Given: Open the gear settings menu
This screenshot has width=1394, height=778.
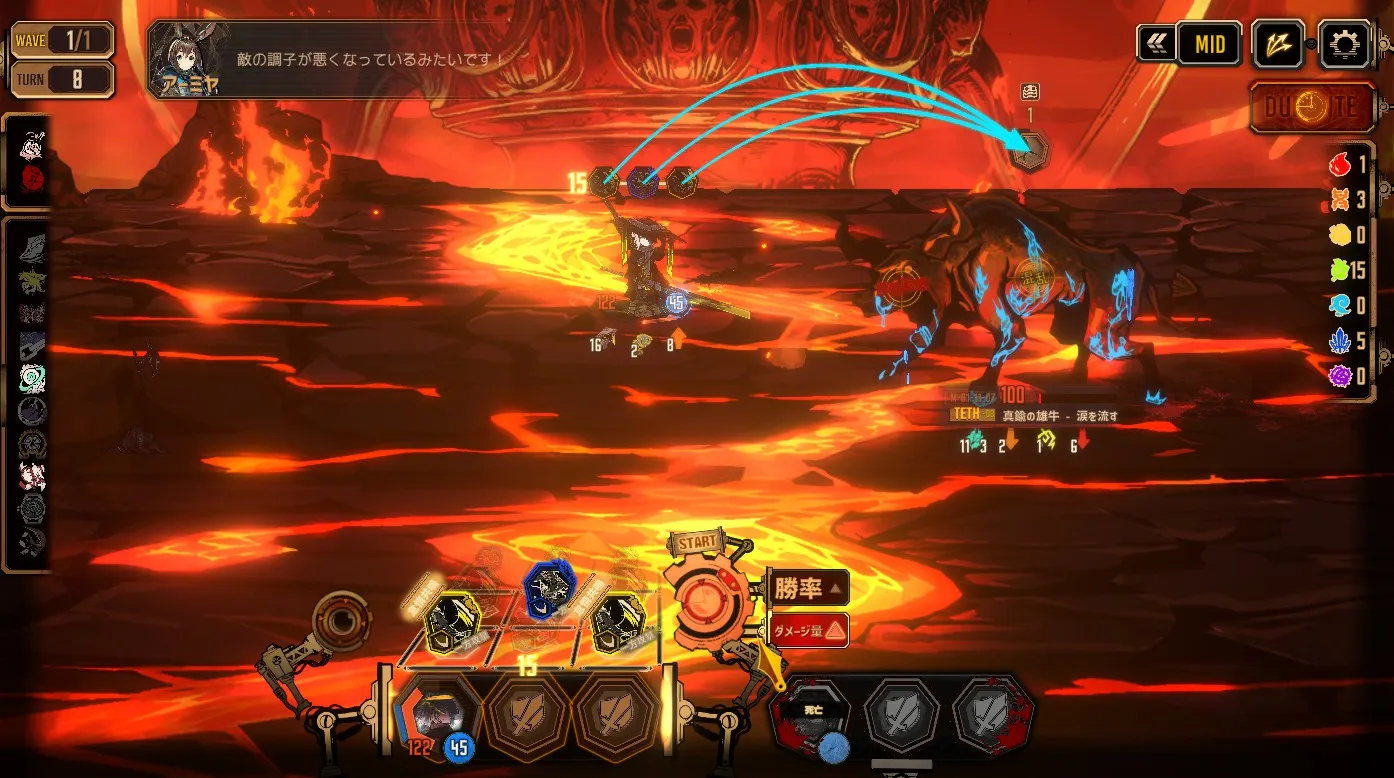Looking at the screenshot, I should tap(1344, 45).
